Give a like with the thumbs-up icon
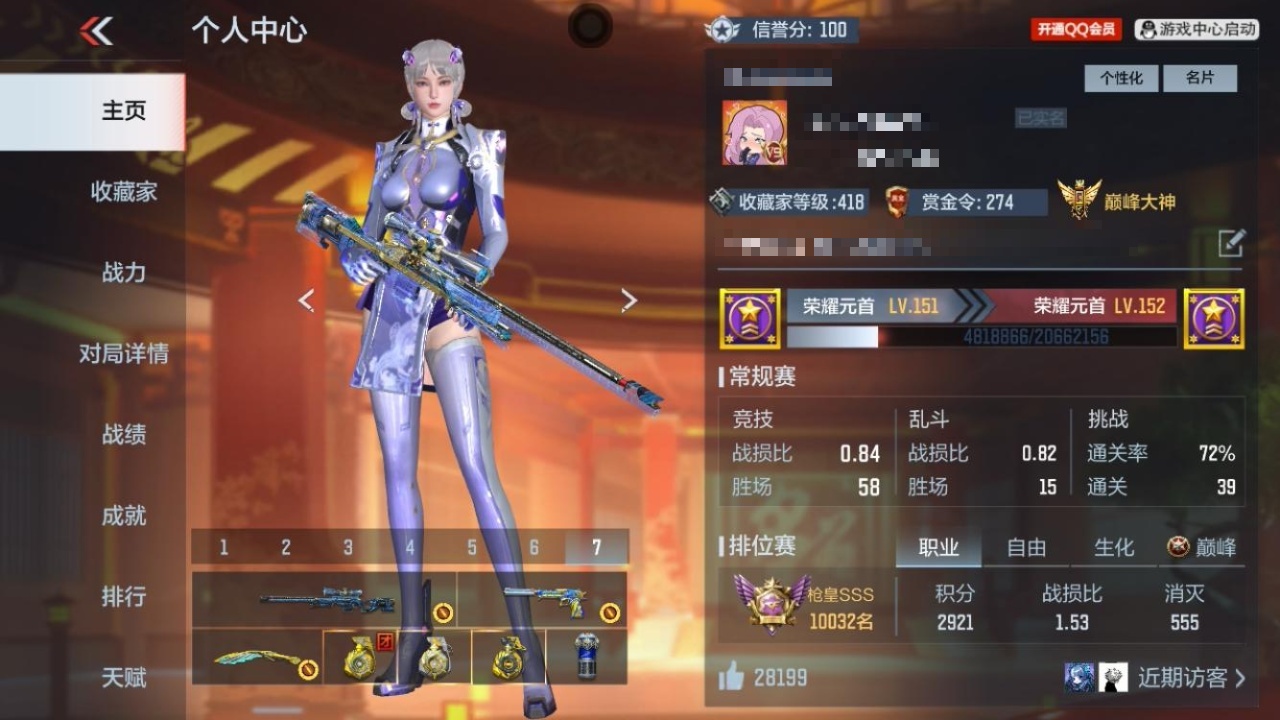The height and width of the screenshot is (720, 1280). point(732,677)
